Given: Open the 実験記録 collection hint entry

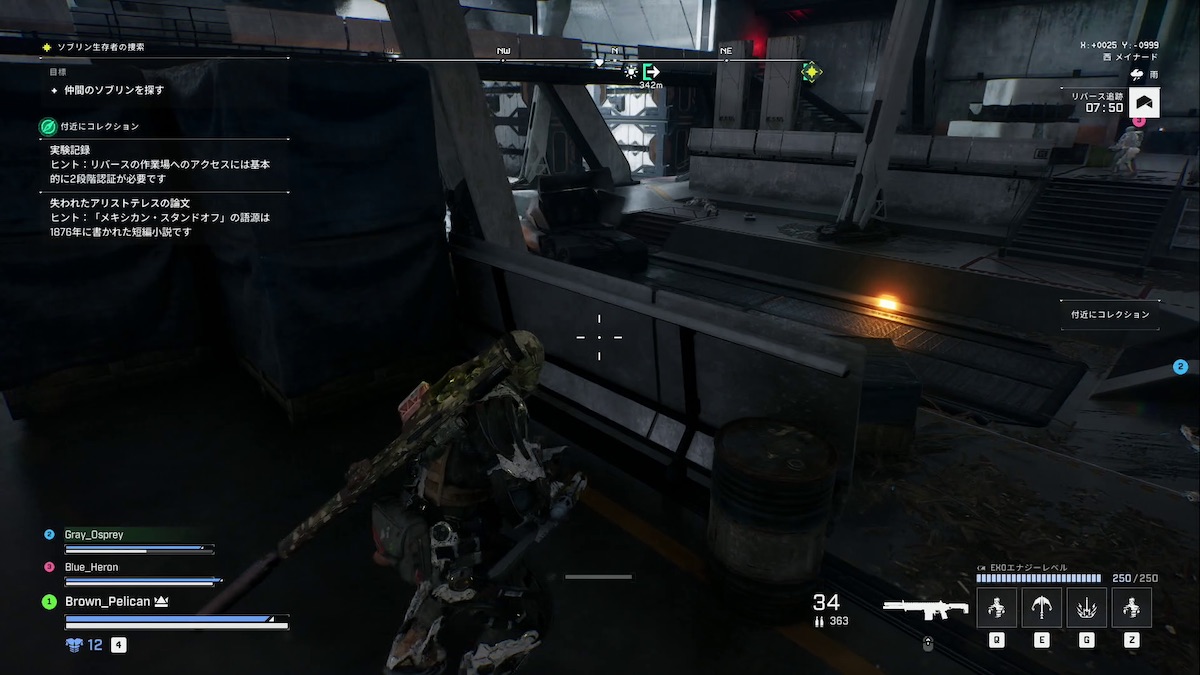Looking at the screenshot, I should tap(160, 163).
